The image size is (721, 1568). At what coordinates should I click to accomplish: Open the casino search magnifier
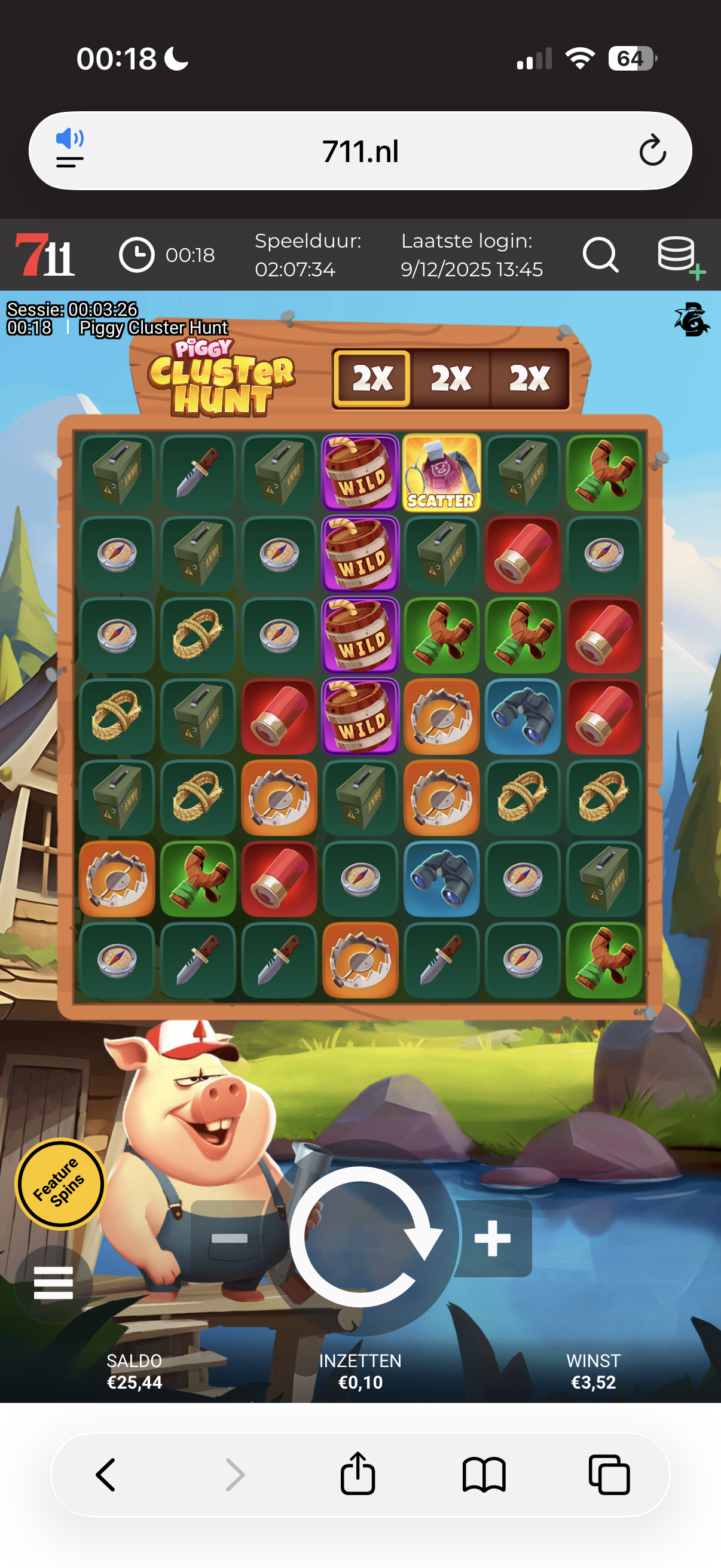[x=600, y=254]
